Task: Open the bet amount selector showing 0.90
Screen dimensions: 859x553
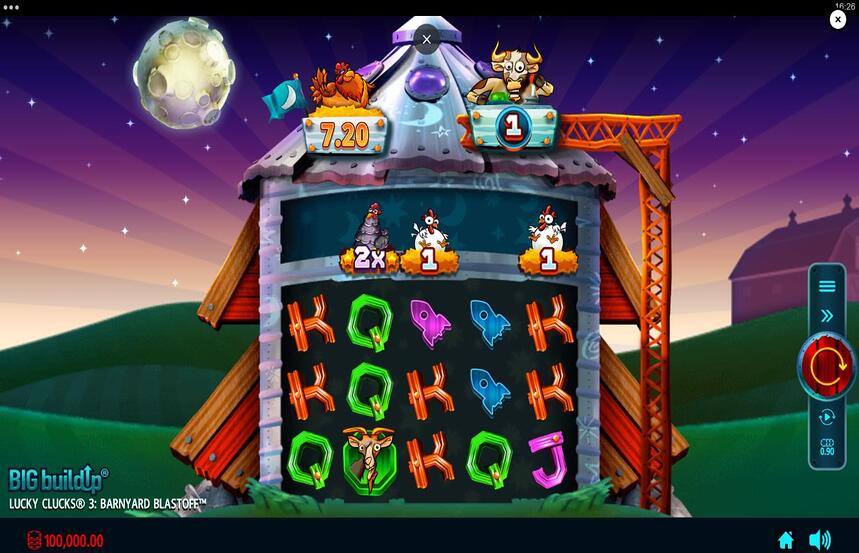Action: (x=827, y=446)
